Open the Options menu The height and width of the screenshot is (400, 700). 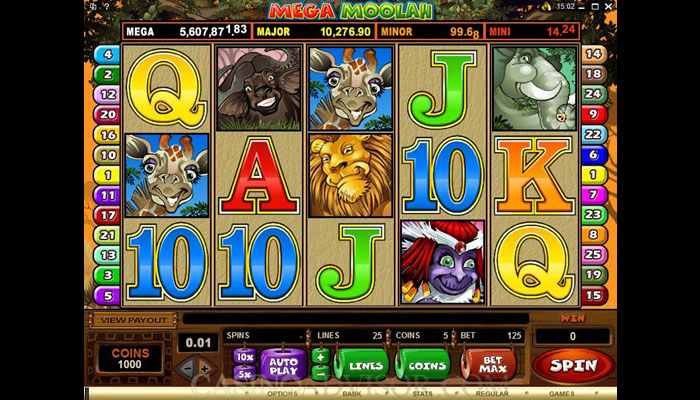point(282,394)
